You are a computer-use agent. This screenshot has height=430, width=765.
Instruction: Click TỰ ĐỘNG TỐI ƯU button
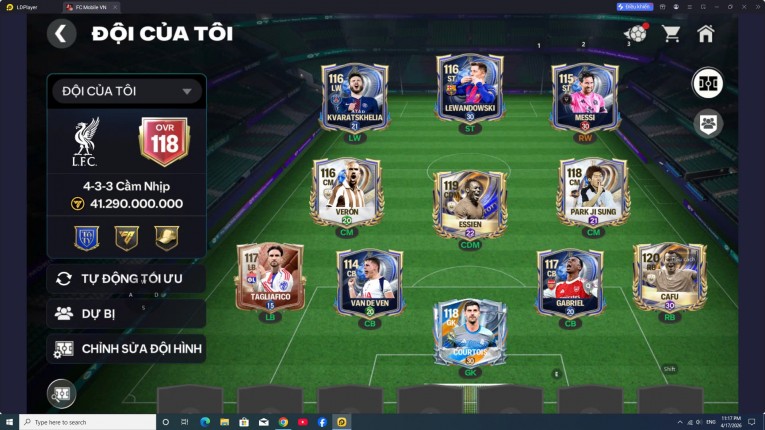126,279
